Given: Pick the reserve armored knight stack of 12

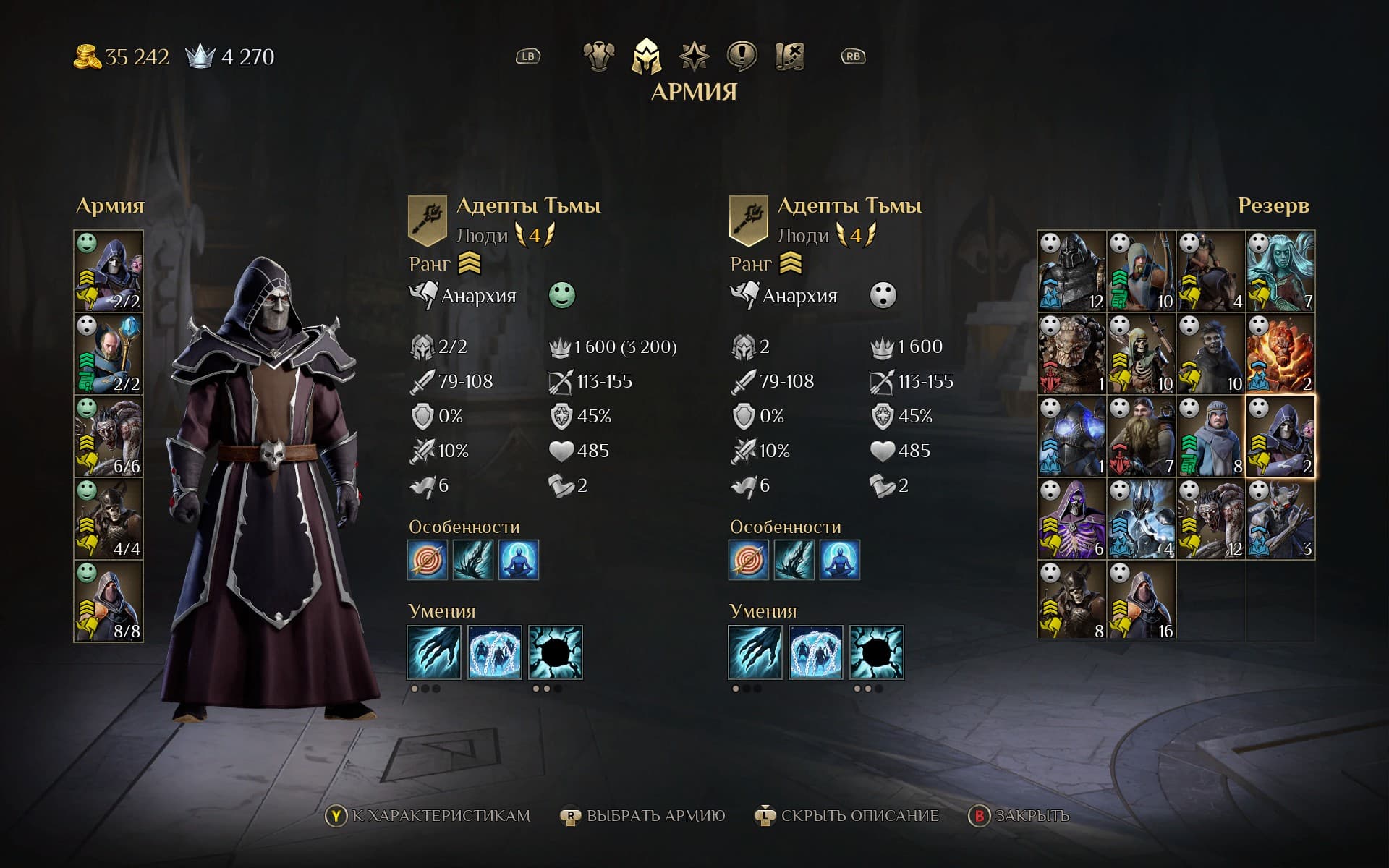Looking at the screenshot, I should point(1071,271).
